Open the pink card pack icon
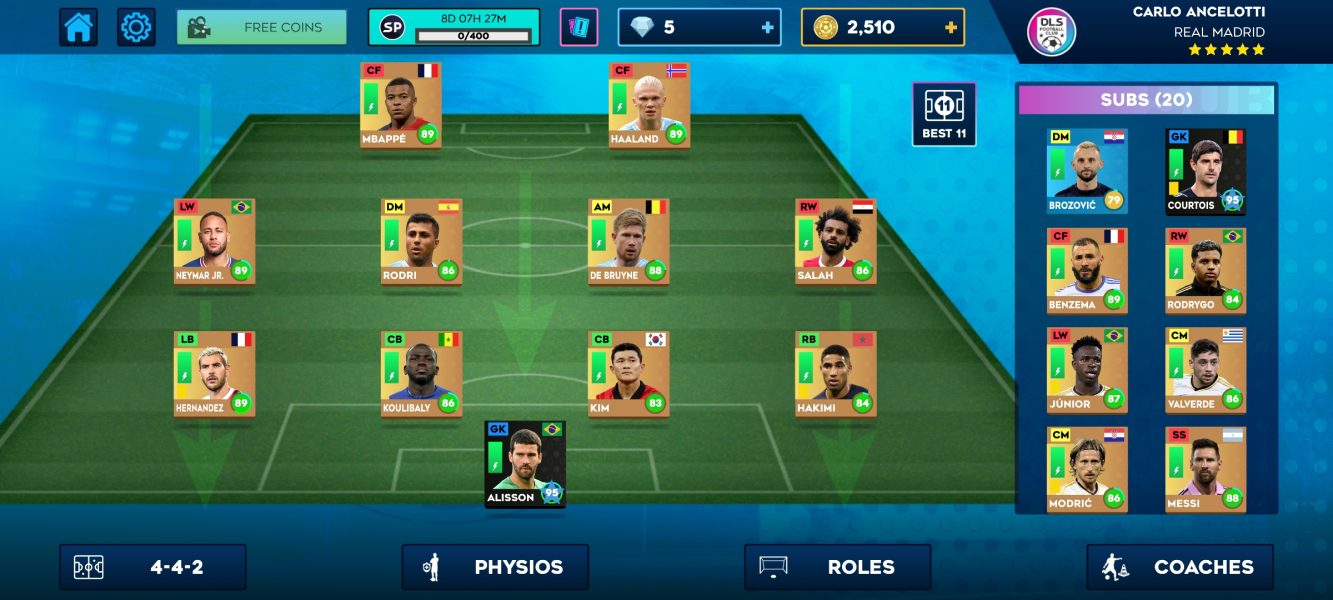1333x600 pixels. [x=579, y=27]
